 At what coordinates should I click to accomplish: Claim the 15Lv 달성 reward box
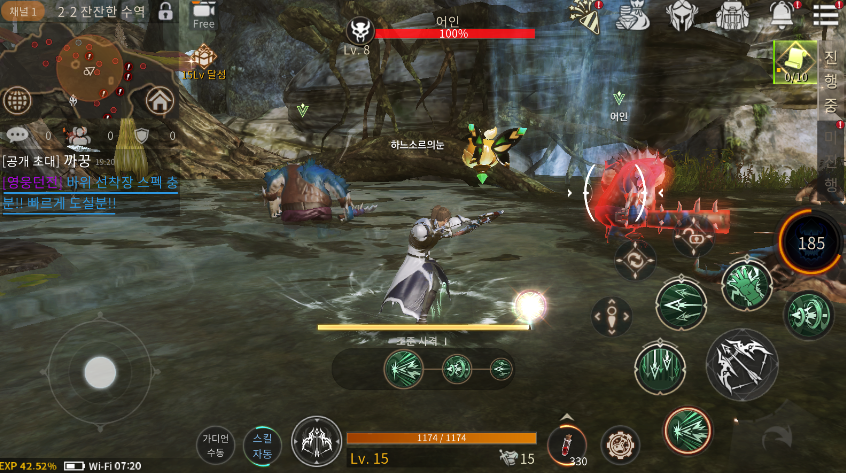pos(204,60)
